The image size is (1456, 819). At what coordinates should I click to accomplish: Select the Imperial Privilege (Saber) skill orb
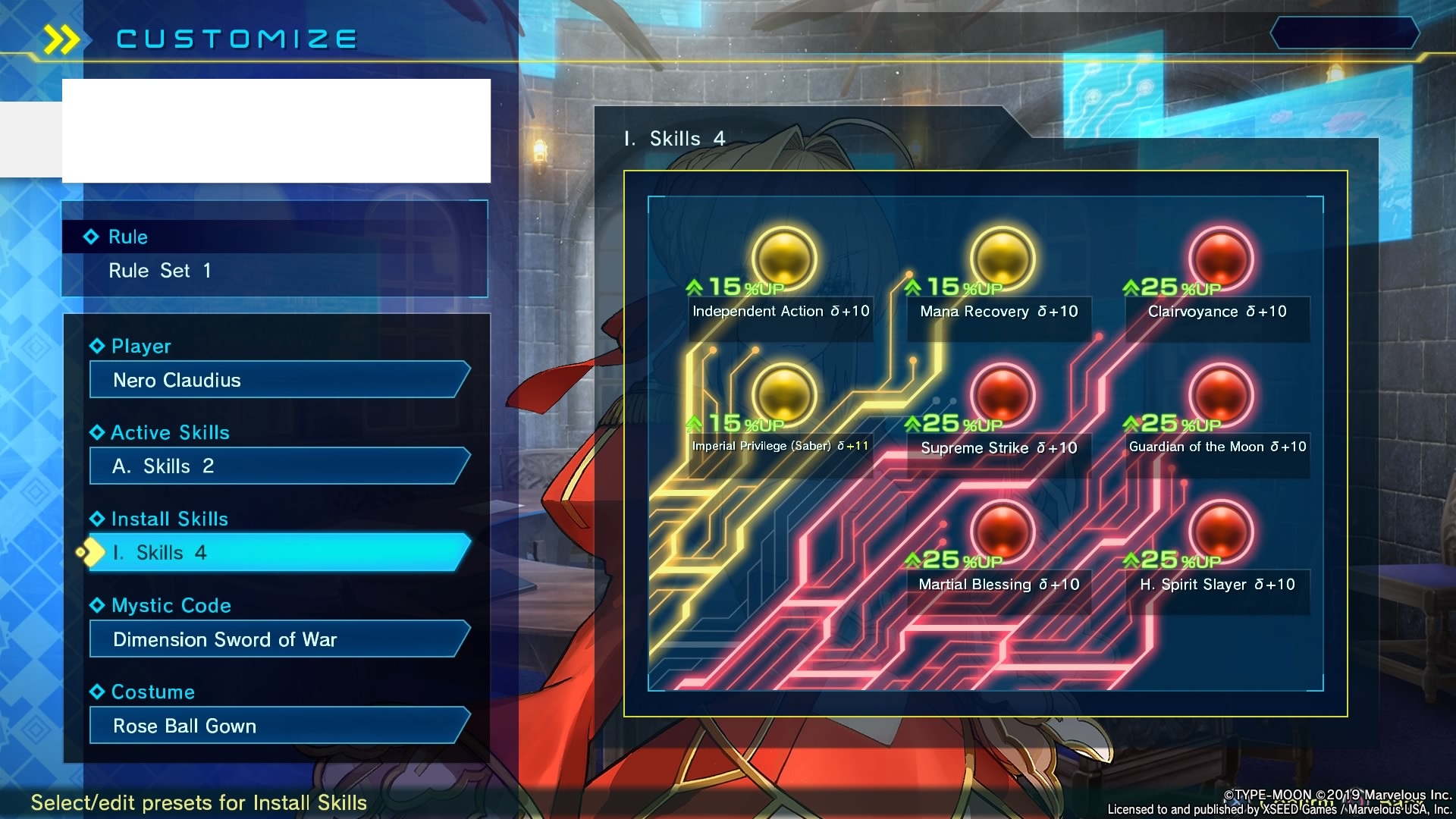pyautogui.click(x=783, y=394)
